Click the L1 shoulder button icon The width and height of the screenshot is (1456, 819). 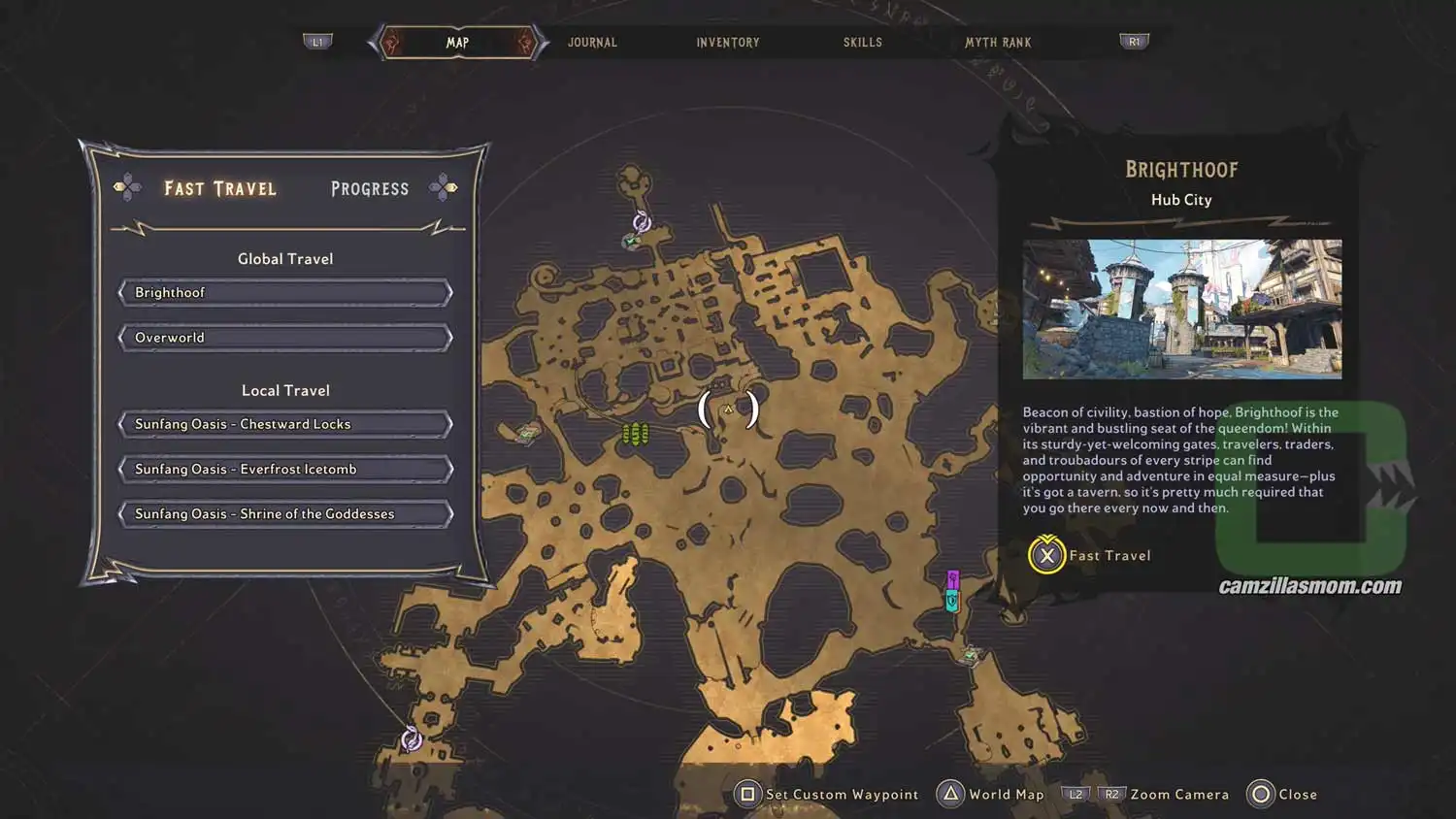(x=318, y=41)
